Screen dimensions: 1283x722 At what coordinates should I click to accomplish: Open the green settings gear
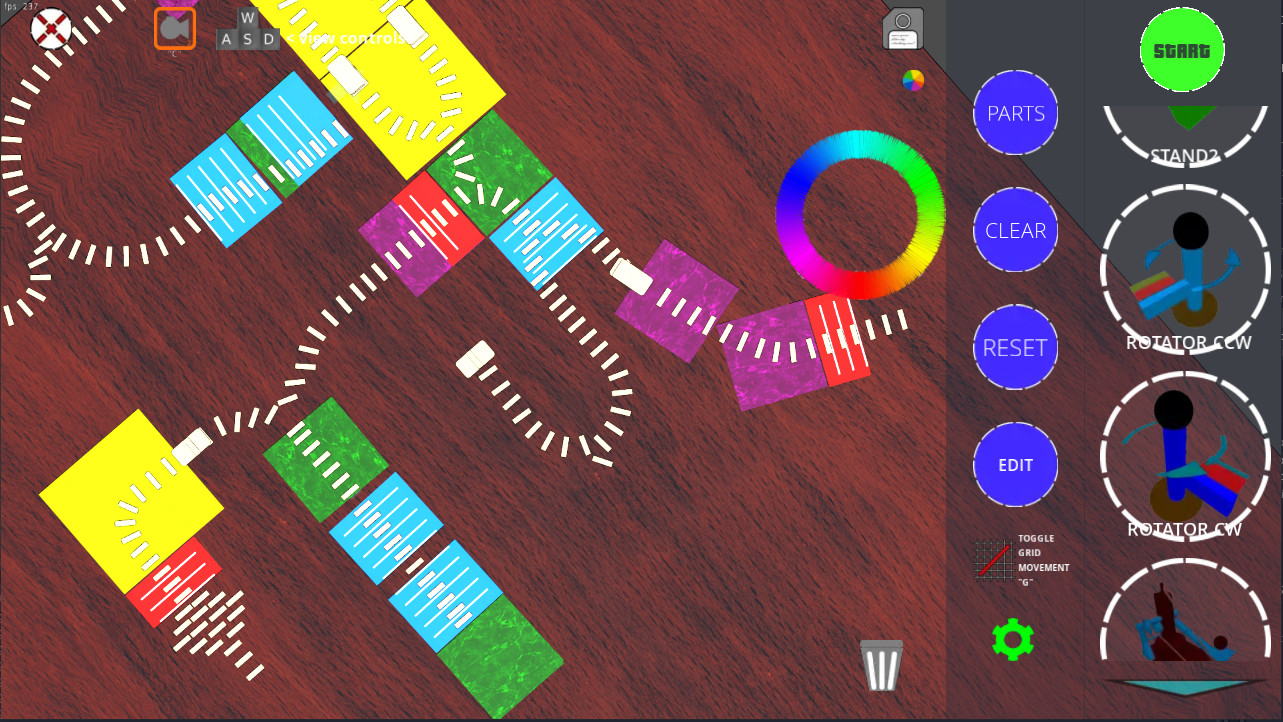[1014, 638]
